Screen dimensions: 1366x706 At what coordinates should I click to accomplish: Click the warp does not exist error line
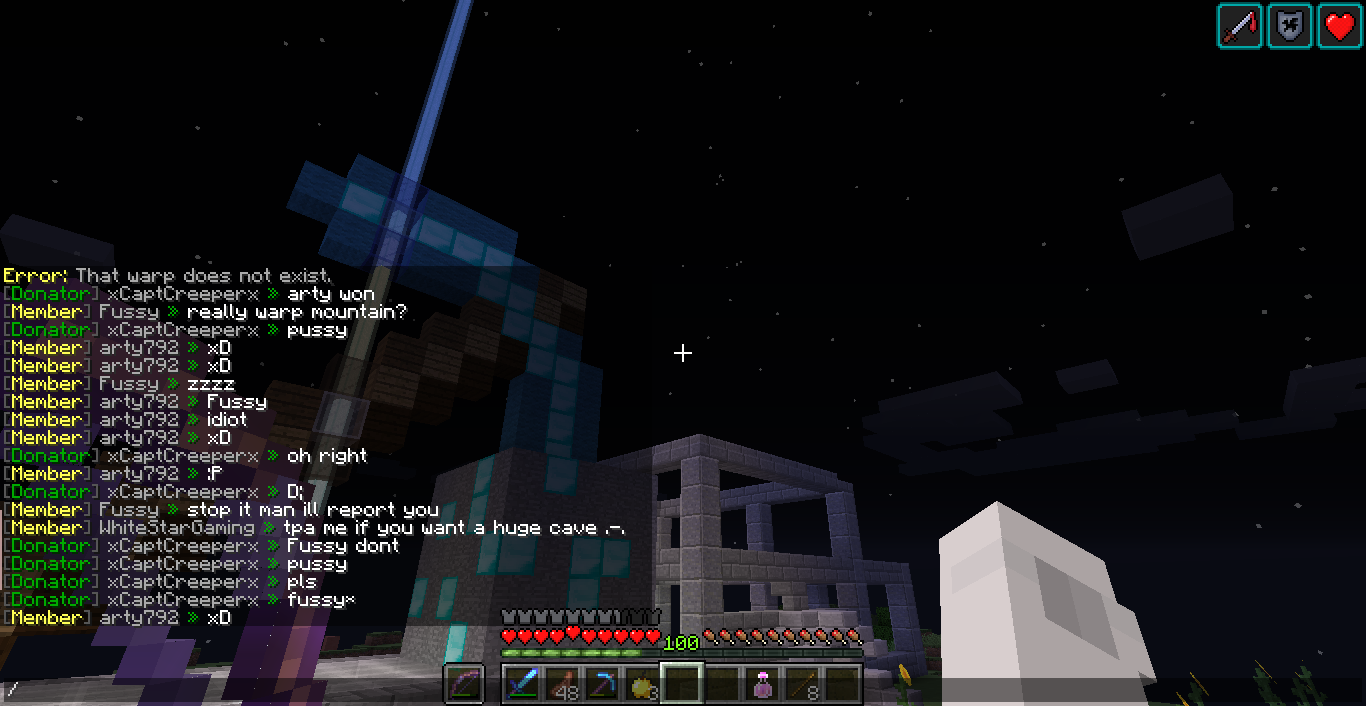coord(168,275)
